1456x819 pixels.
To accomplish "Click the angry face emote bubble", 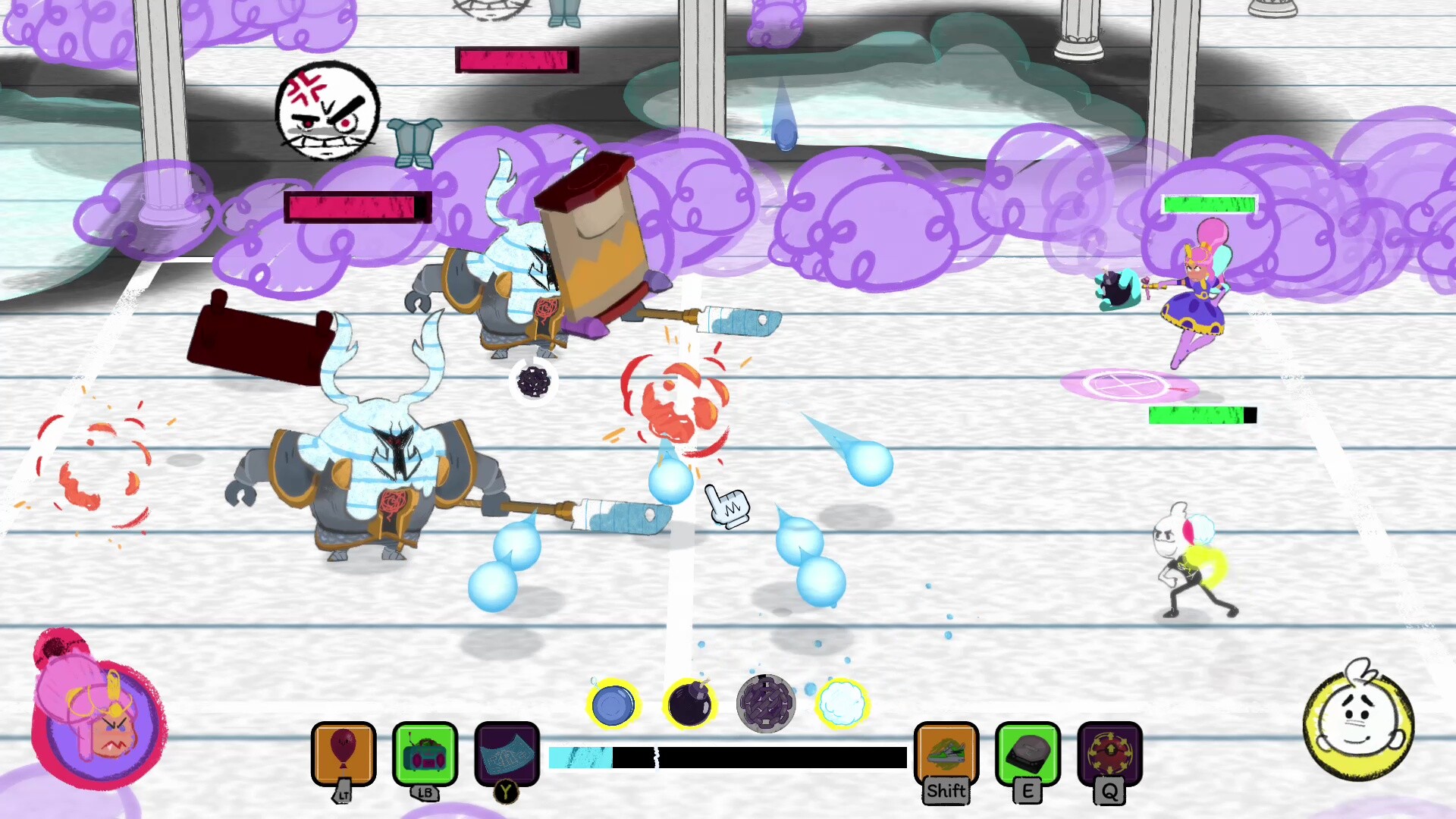I will click(x=328, y=110).
